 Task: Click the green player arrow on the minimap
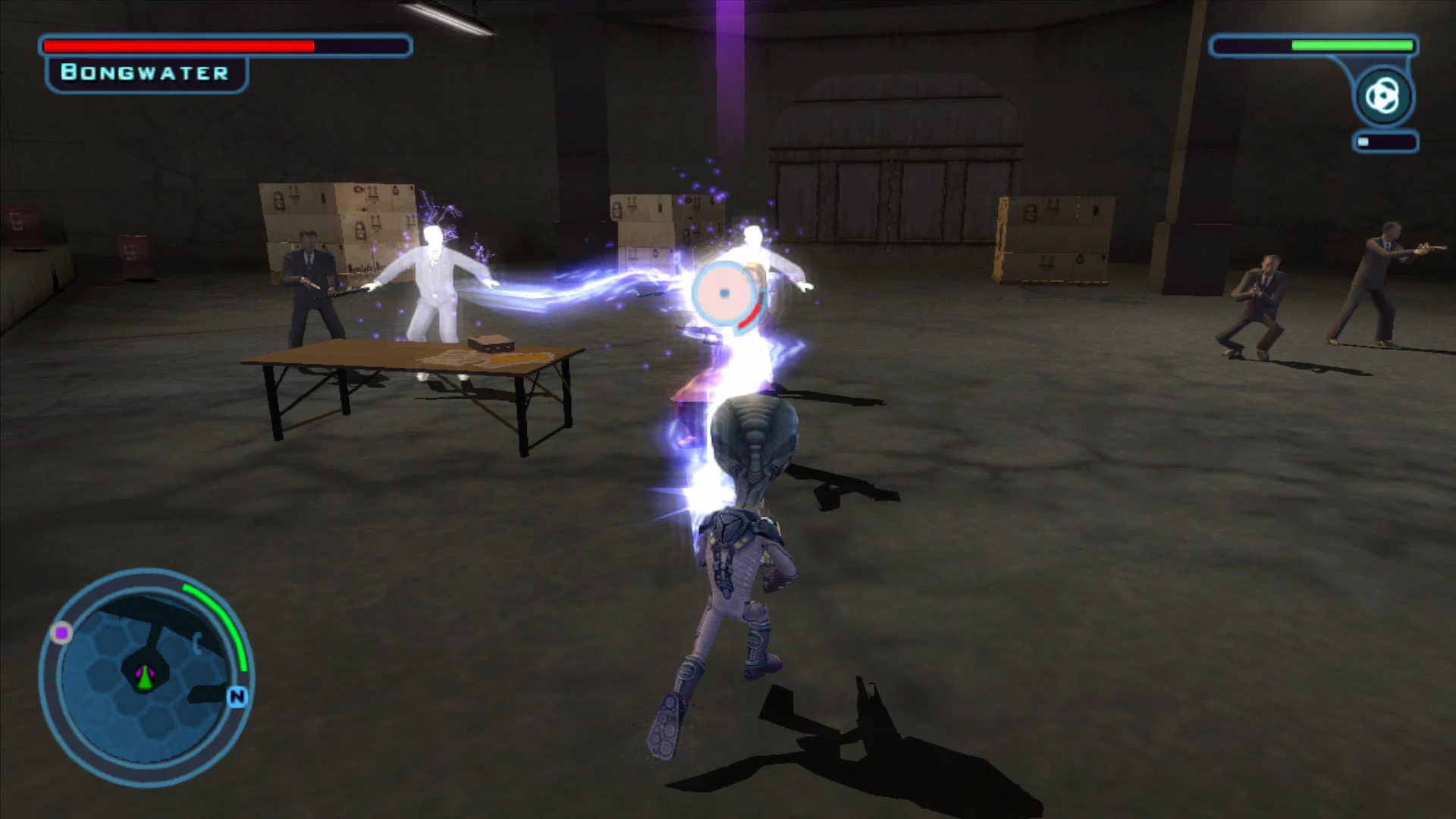145,679
